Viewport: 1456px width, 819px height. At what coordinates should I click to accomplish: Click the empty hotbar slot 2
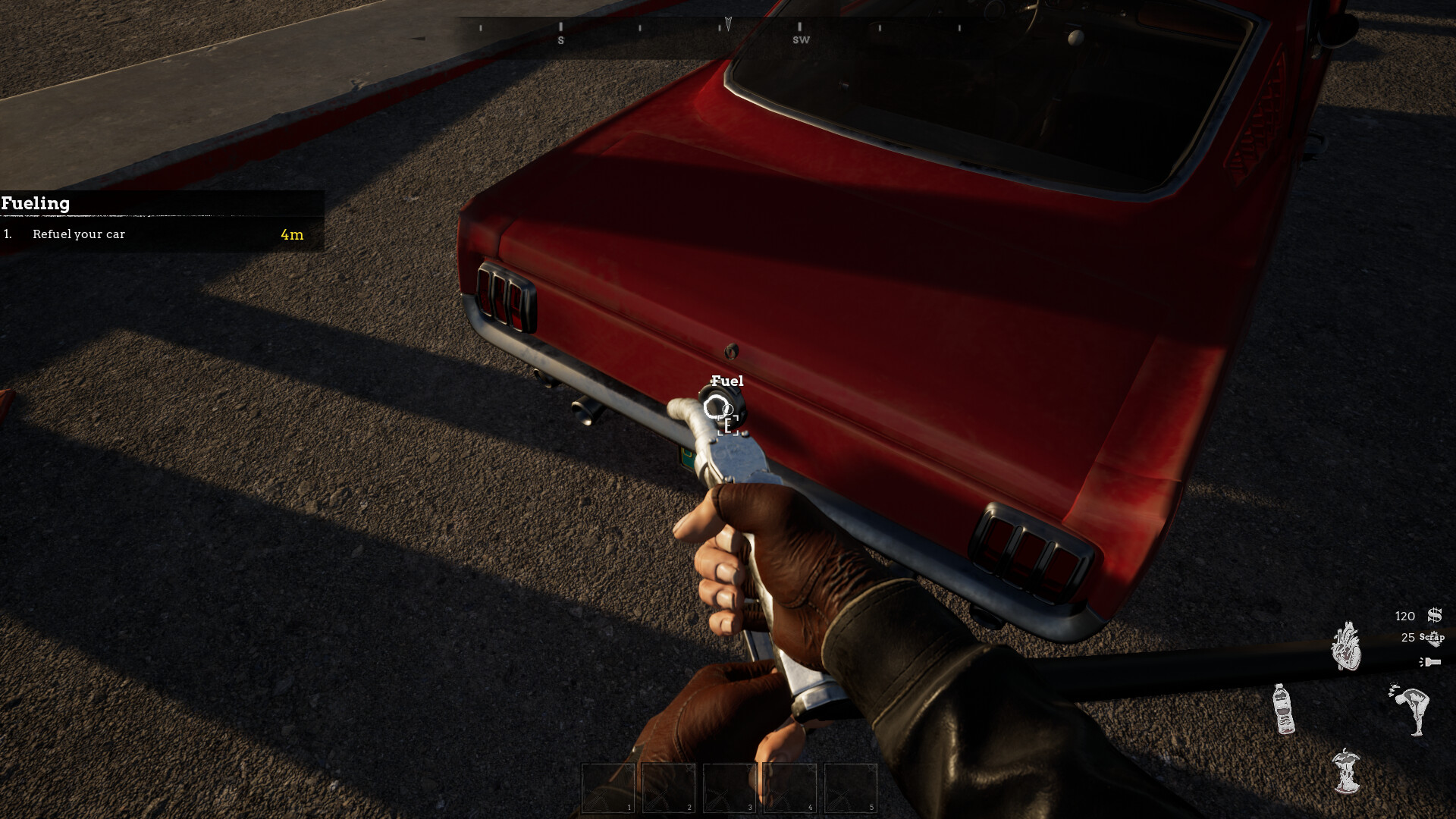coord(668,789)
